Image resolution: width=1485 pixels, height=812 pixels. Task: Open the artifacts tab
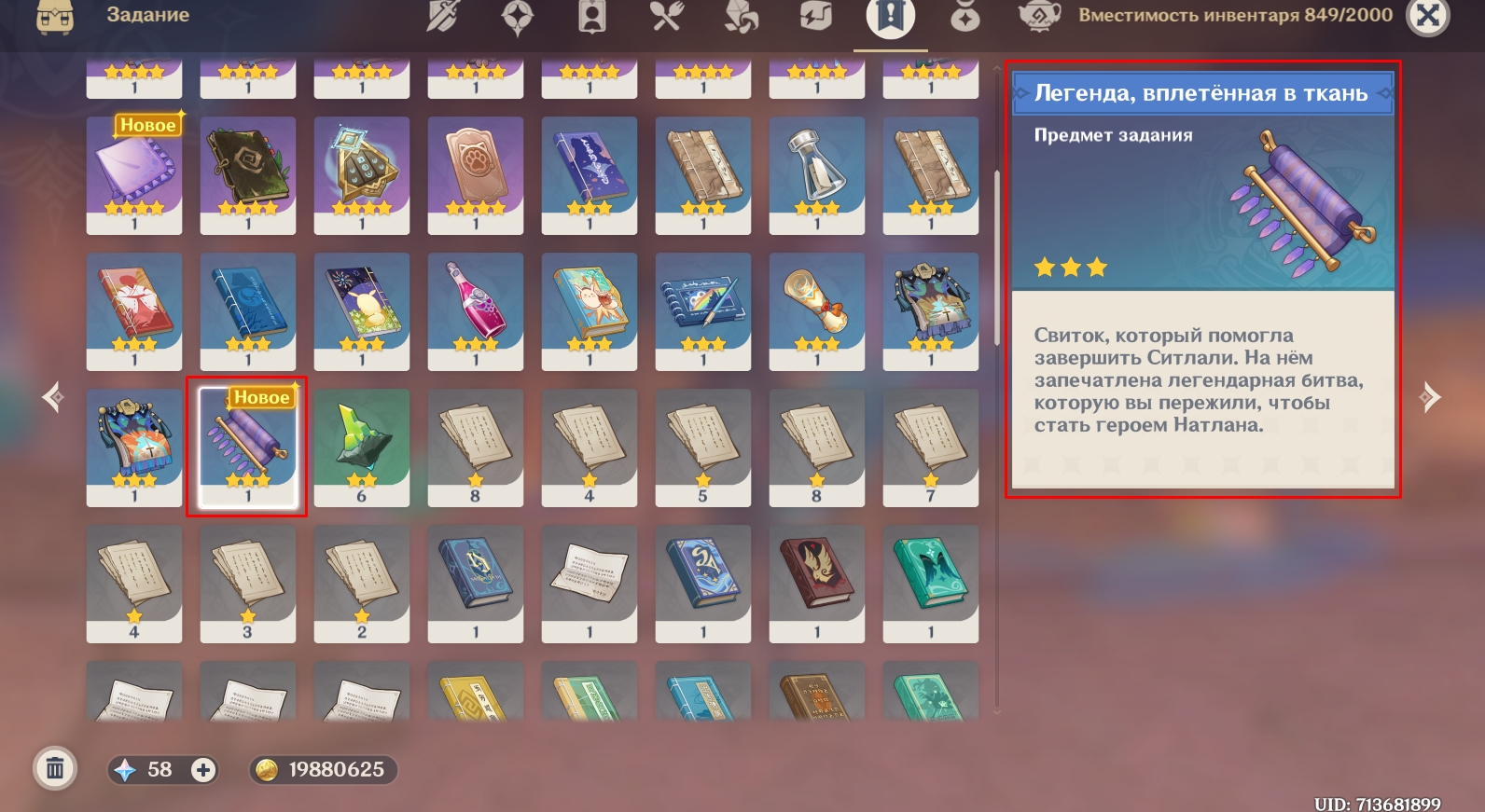click(x=518, y=17)
